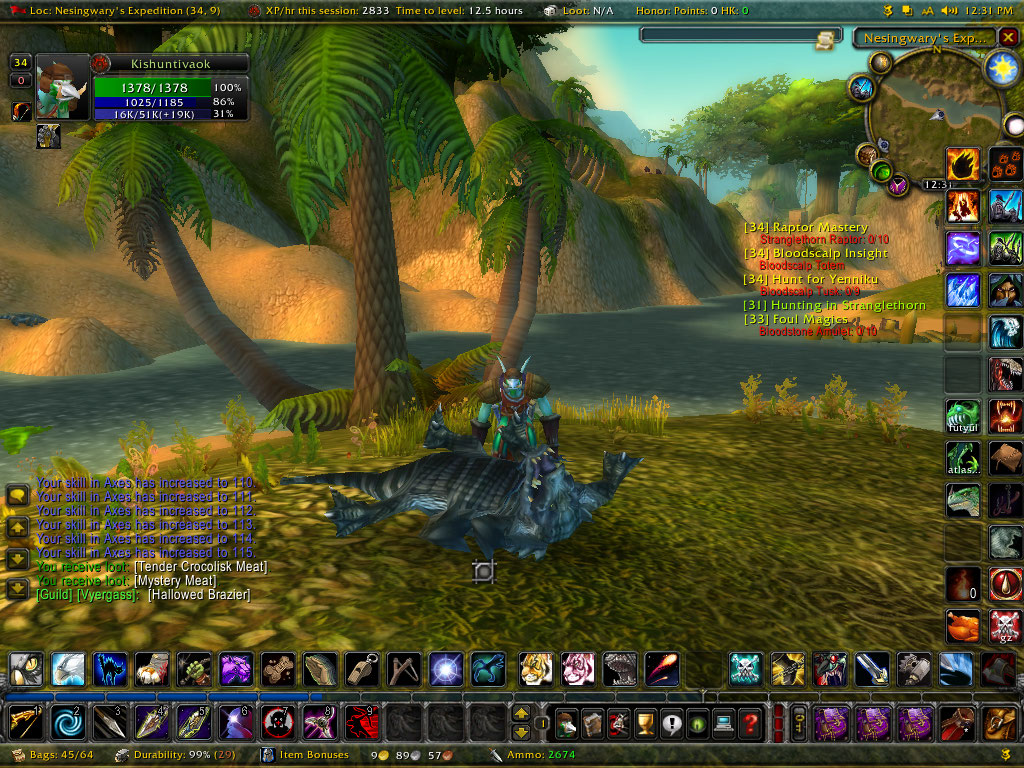Activate the skull macro labeled gz
This screenshot has height=768, width=1024.
(1005, 626)
